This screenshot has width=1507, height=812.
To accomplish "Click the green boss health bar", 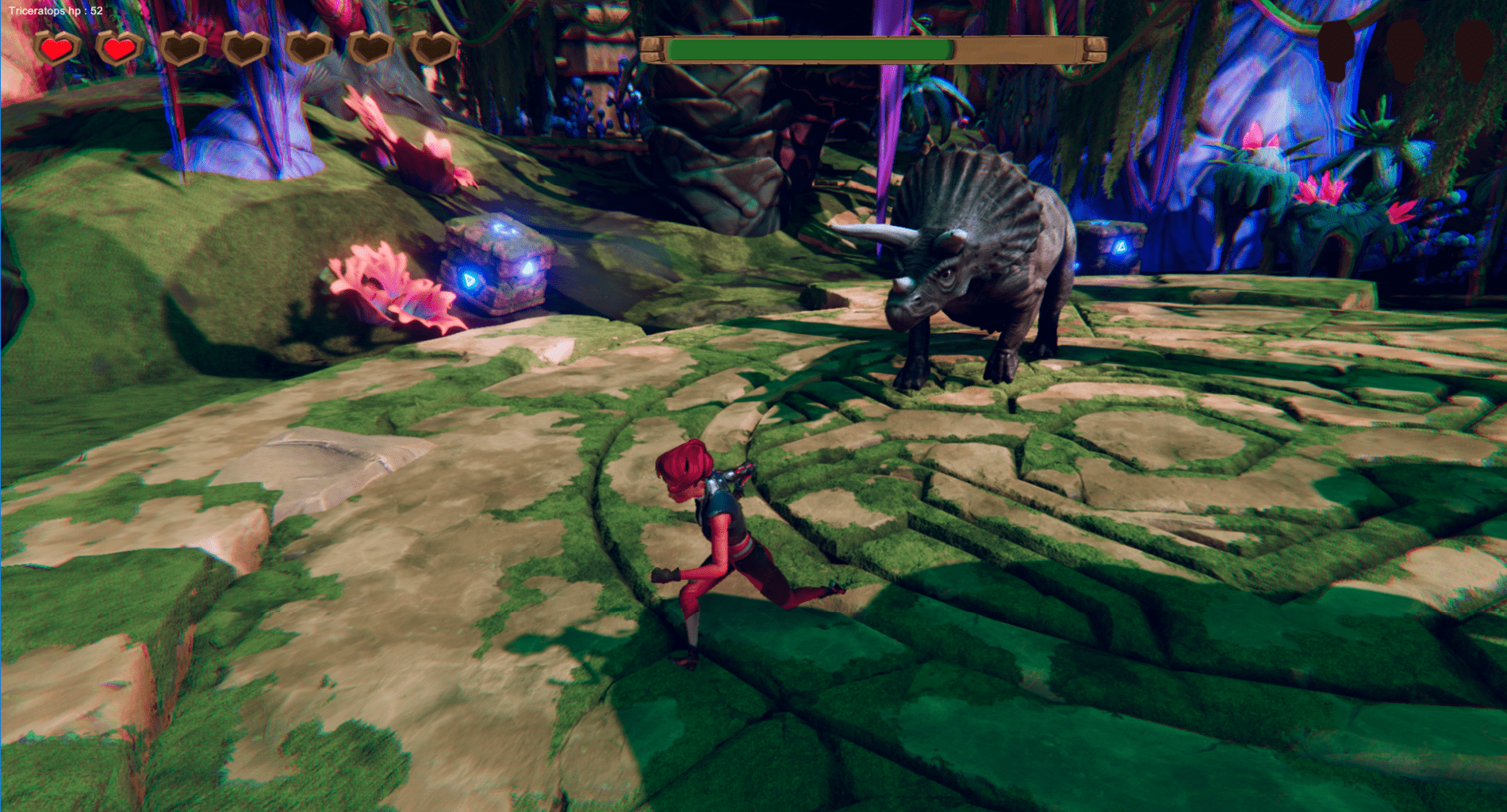I will (809, 49).
